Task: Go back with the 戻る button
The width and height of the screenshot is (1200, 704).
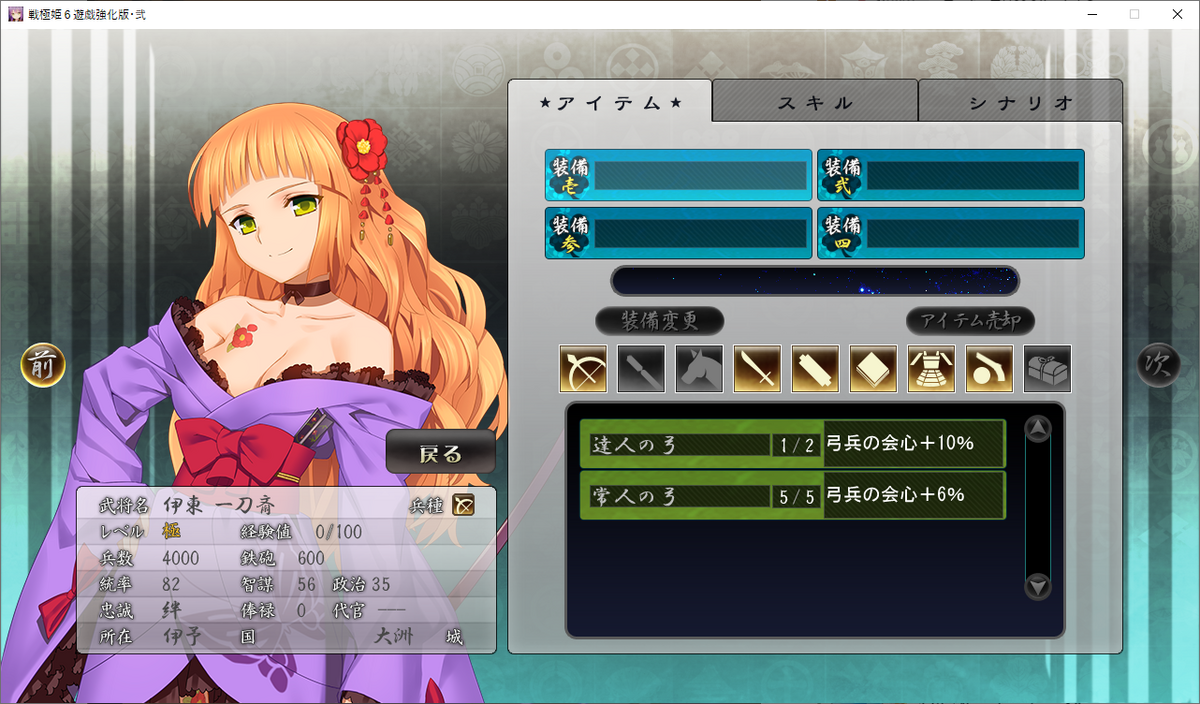Action: pos(441,453)
